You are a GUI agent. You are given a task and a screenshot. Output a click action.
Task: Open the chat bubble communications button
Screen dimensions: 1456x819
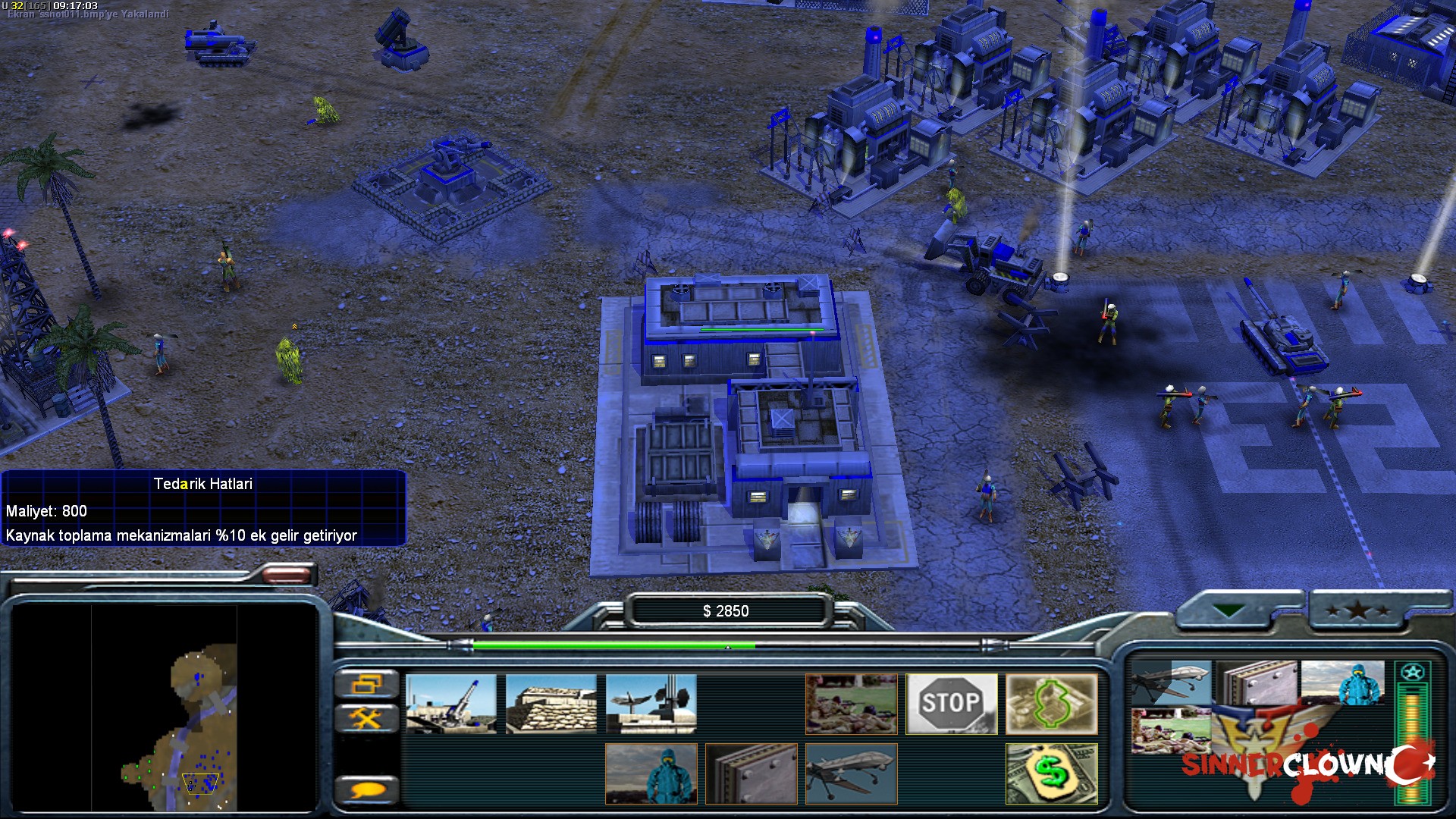point(369,789)
